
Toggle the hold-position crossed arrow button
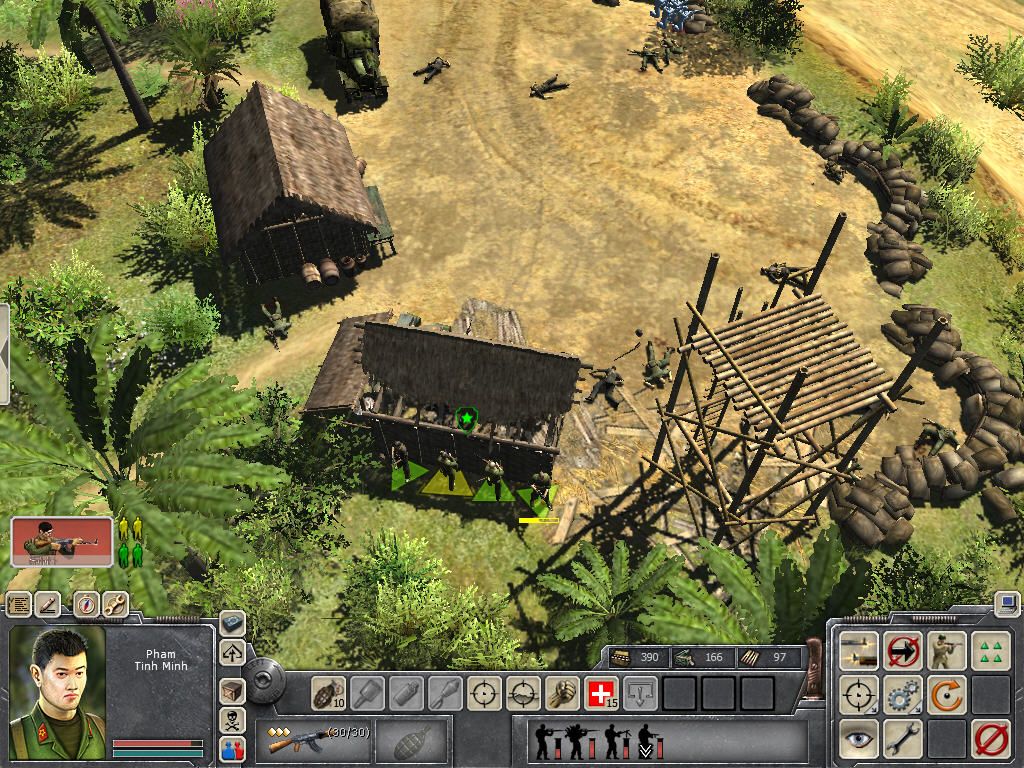coord(903,651)
